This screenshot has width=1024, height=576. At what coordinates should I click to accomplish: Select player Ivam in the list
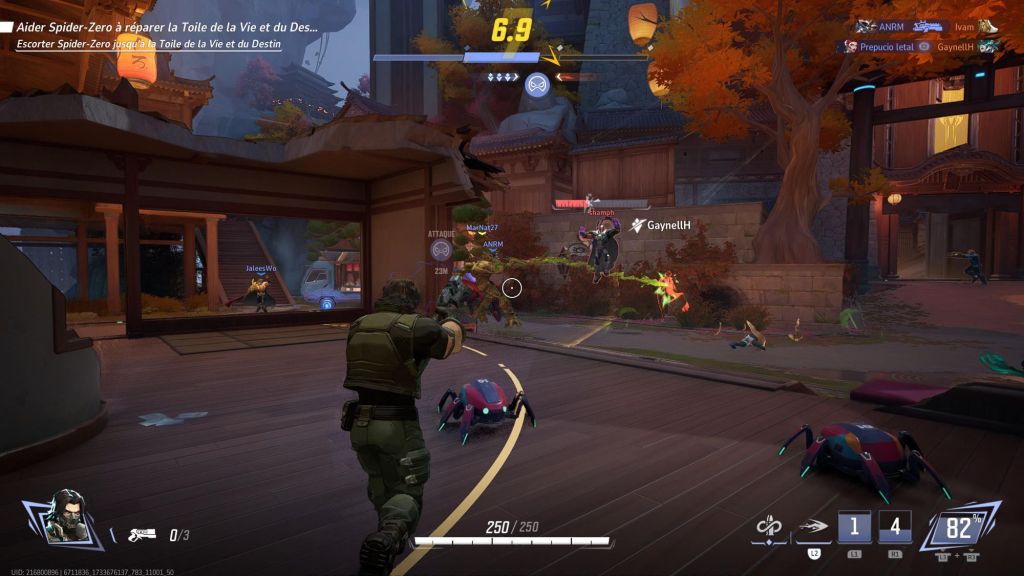pos(964,27)
